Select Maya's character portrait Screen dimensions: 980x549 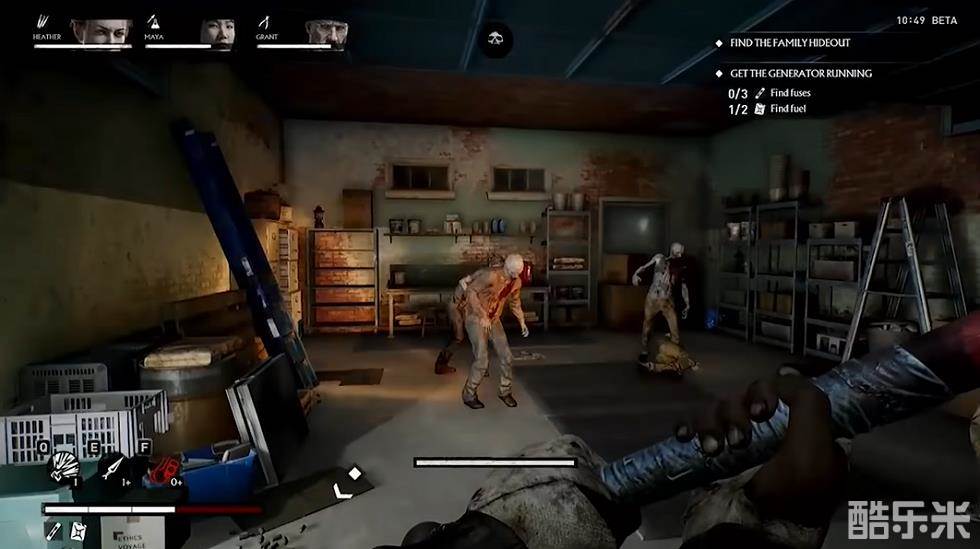(x=217, y=31)
